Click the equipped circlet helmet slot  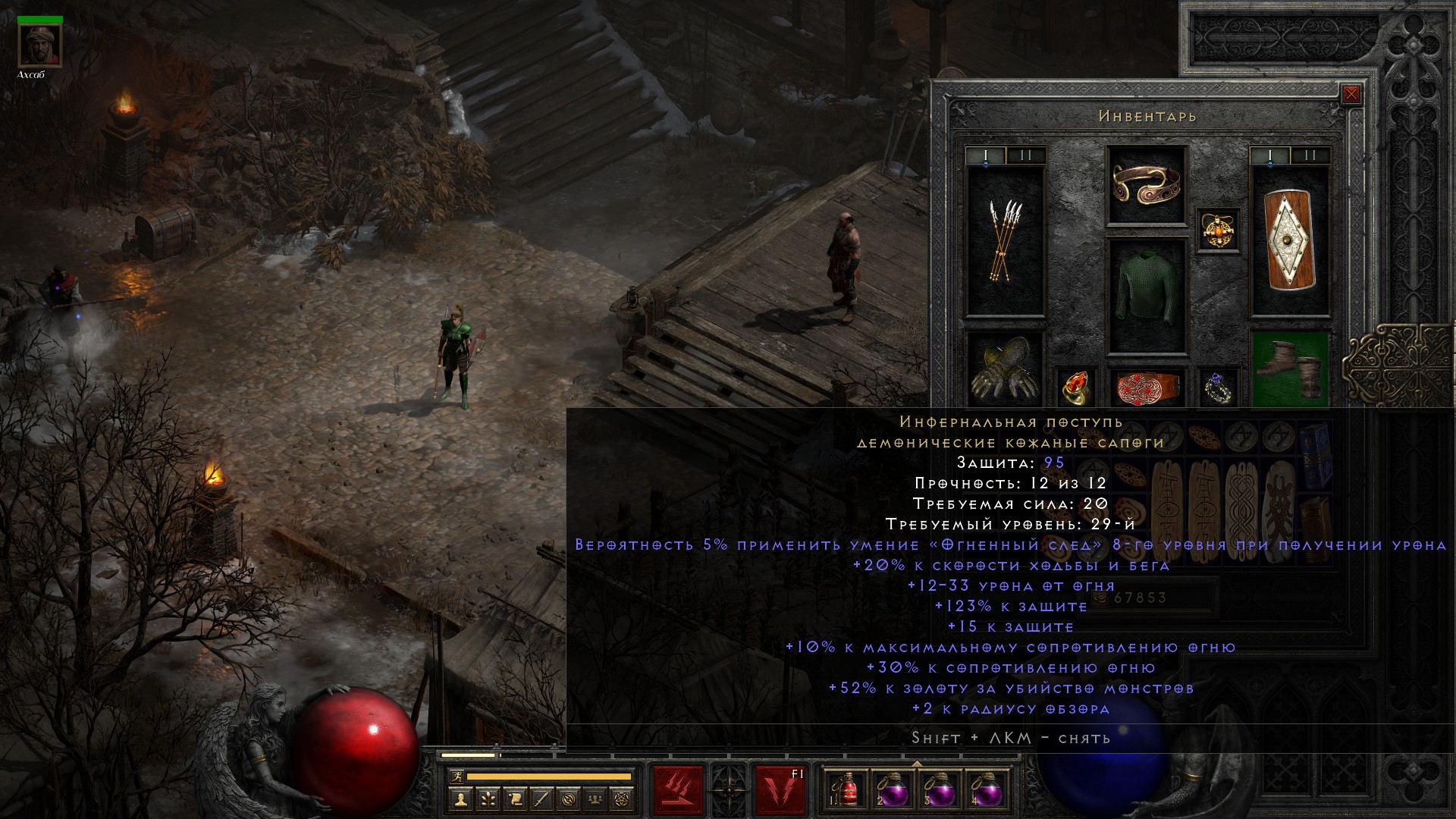1146,184
